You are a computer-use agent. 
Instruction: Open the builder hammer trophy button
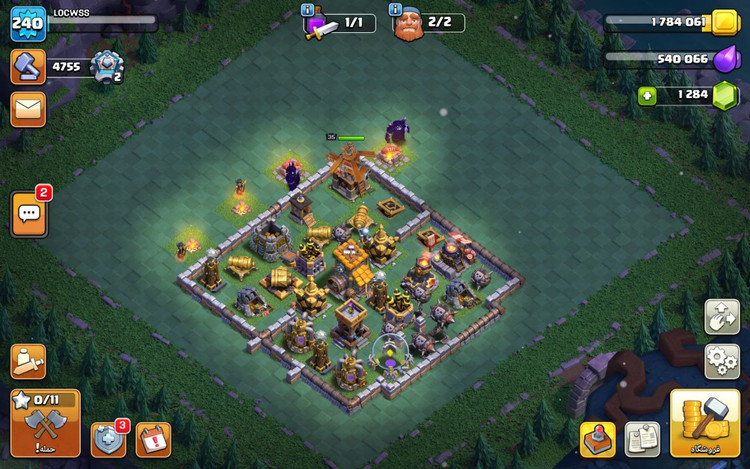tap(28, 67)
